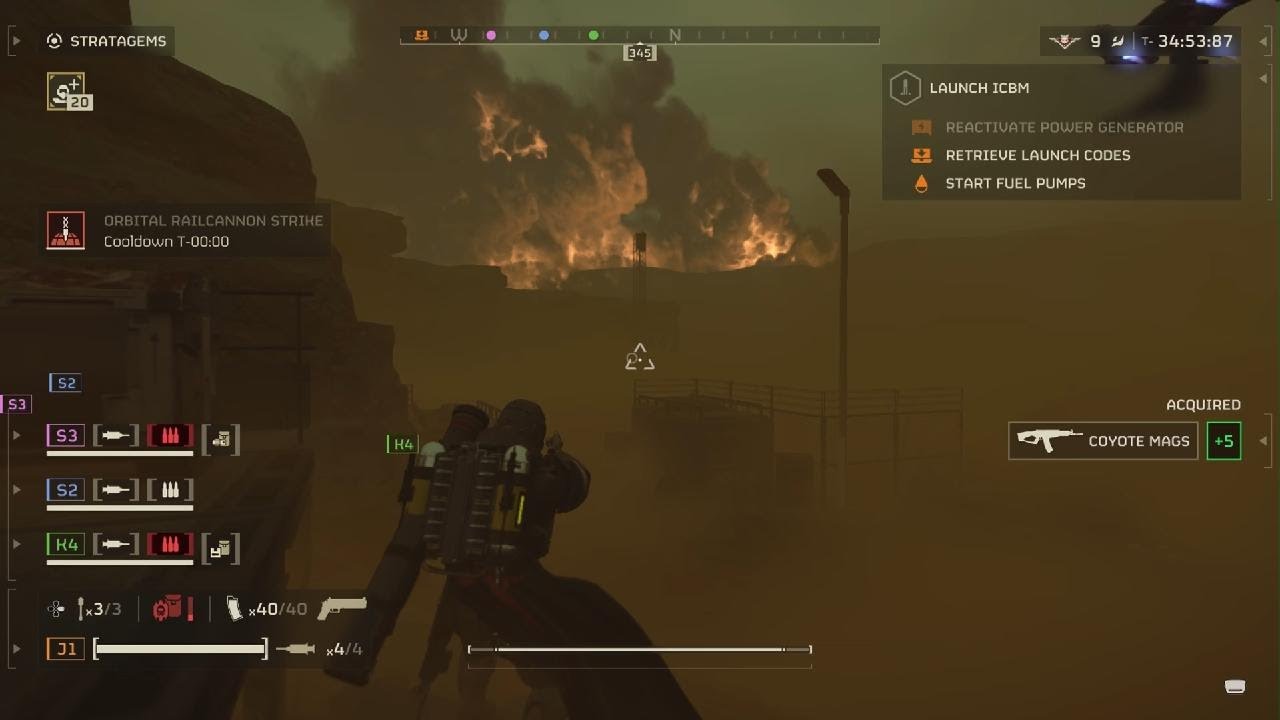Click the compass bar at top
This screenshot has height=720, width=1280.
coord(640,36)
